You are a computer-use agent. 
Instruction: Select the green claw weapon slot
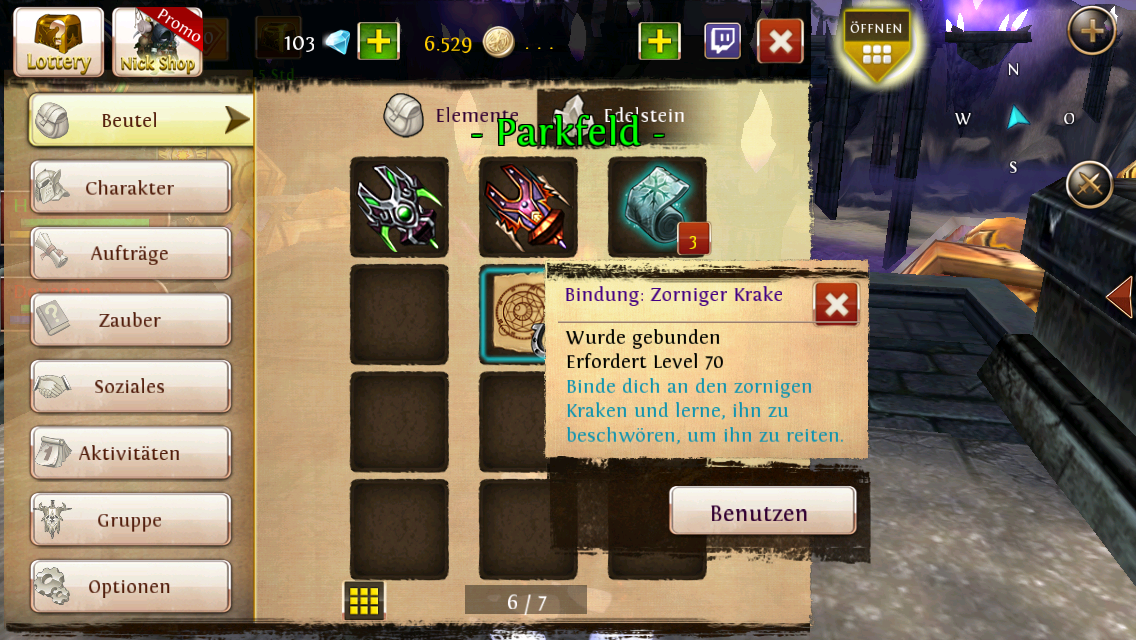[x=399, y=207]
